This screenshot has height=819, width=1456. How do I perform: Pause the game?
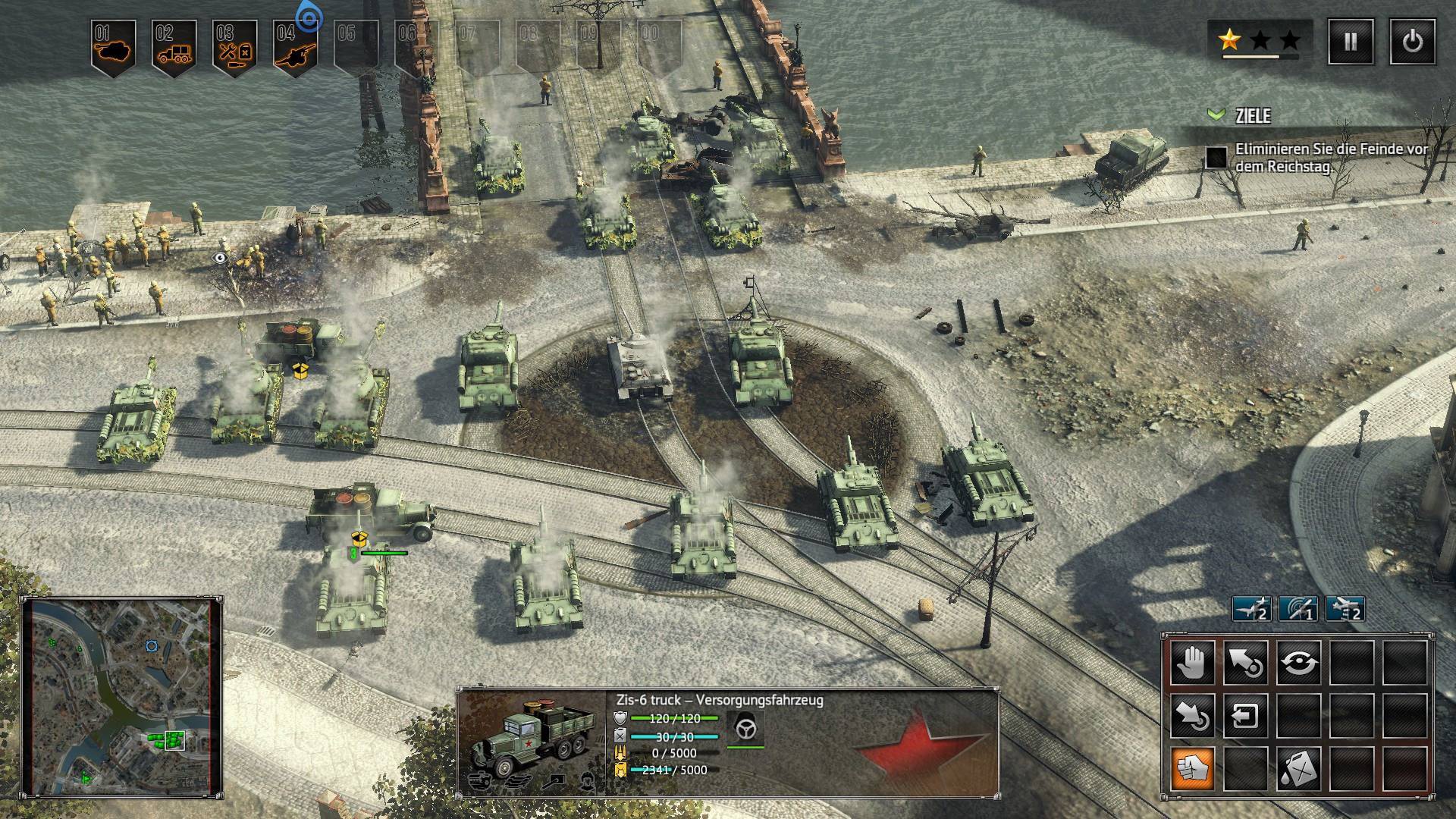click(1351, 42)
